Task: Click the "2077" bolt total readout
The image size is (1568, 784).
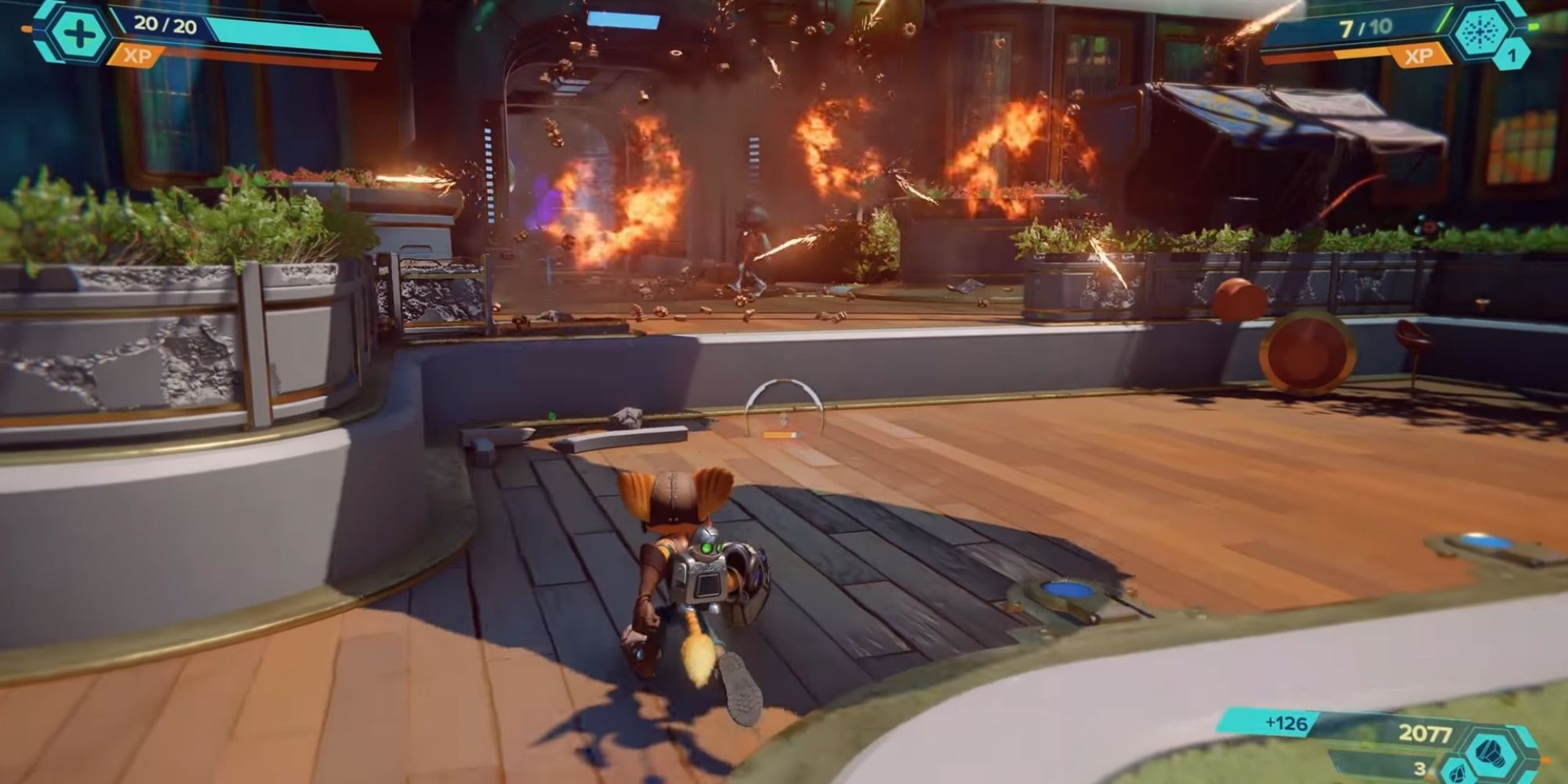Action: point(1425,733)
